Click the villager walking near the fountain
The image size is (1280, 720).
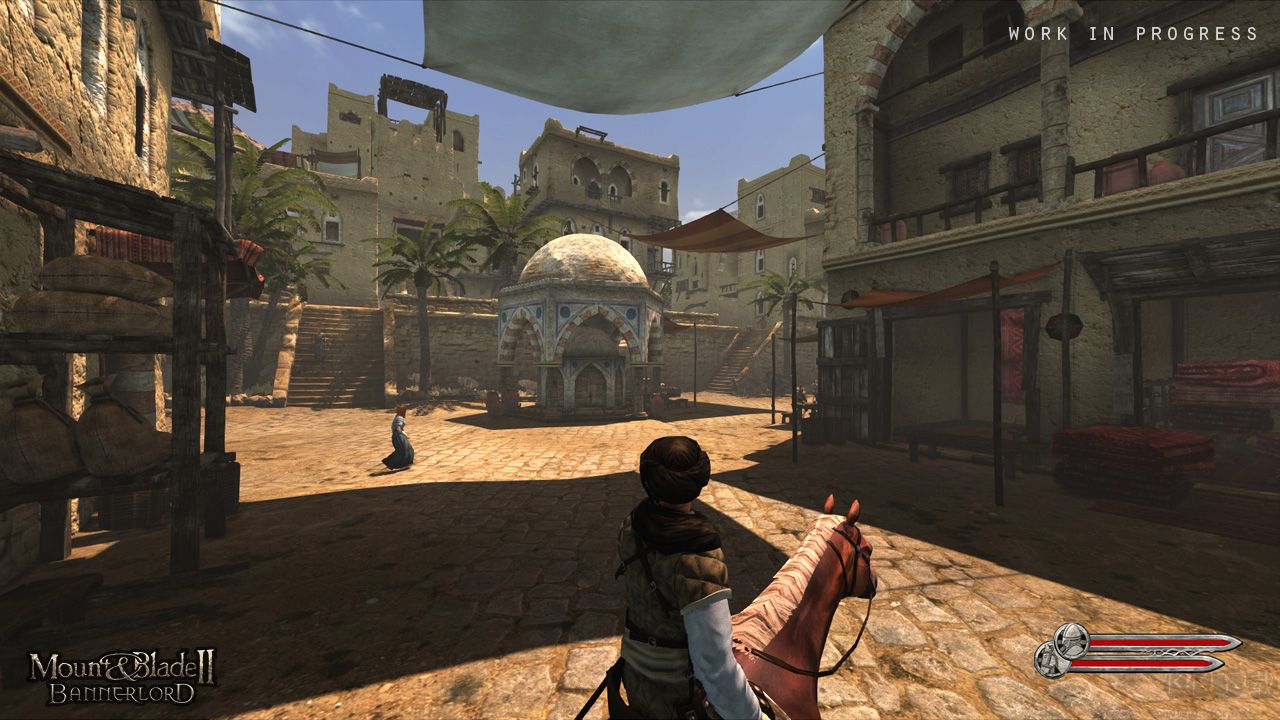[x=400, y=435]
